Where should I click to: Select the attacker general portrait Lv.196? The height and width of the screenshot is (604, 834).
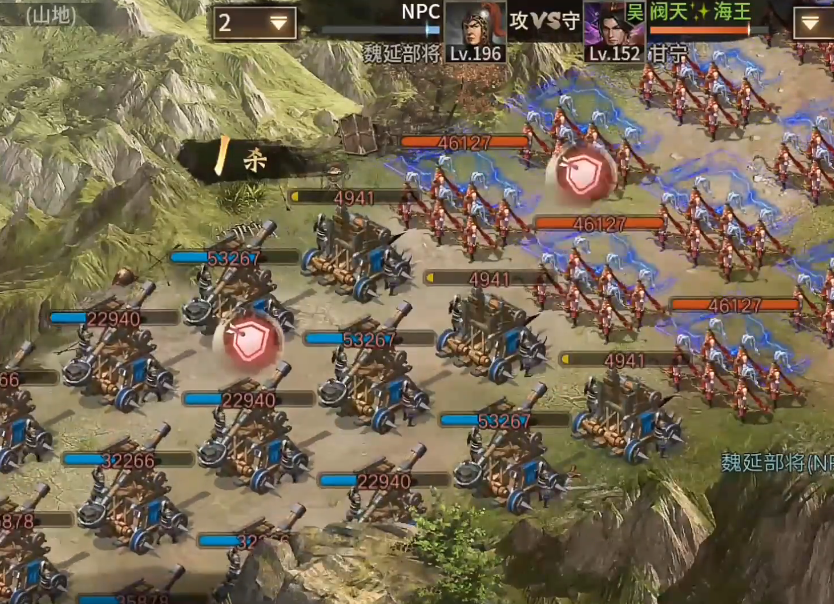474,28
